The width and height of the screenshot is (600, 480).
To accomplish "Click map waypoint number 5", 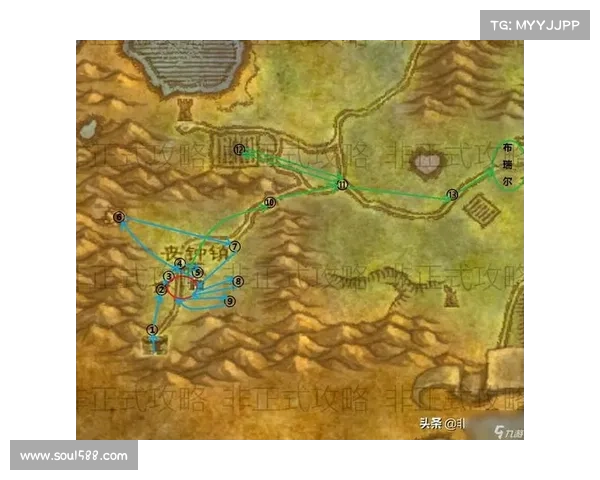I will click(198, 272).
